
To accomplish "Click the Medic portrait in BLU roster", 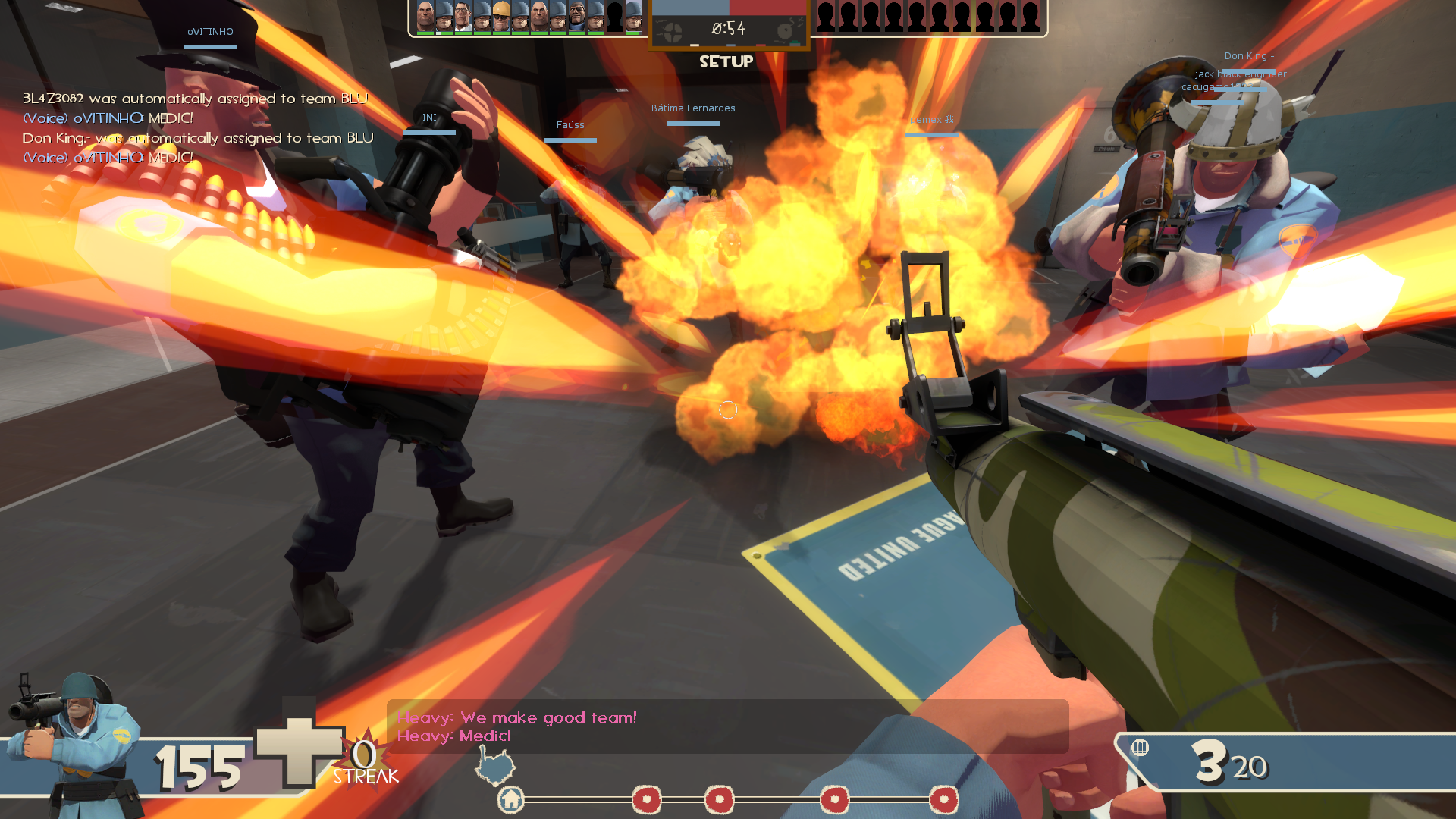I will [x=463, y=15].
